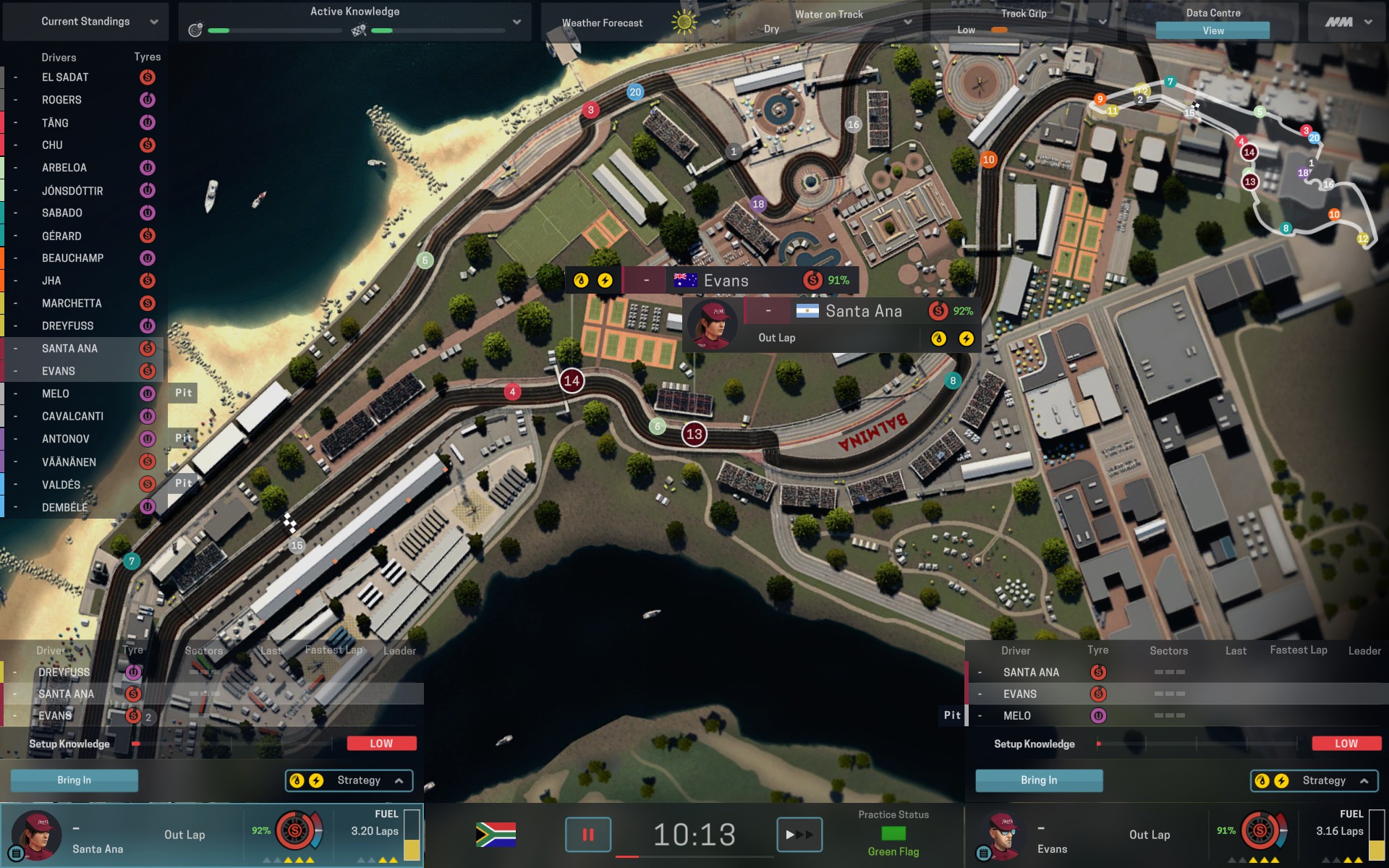The image size is (1389, 868).
Task: Open Santa Ana's Strategy selector
Action: point(349,780)
